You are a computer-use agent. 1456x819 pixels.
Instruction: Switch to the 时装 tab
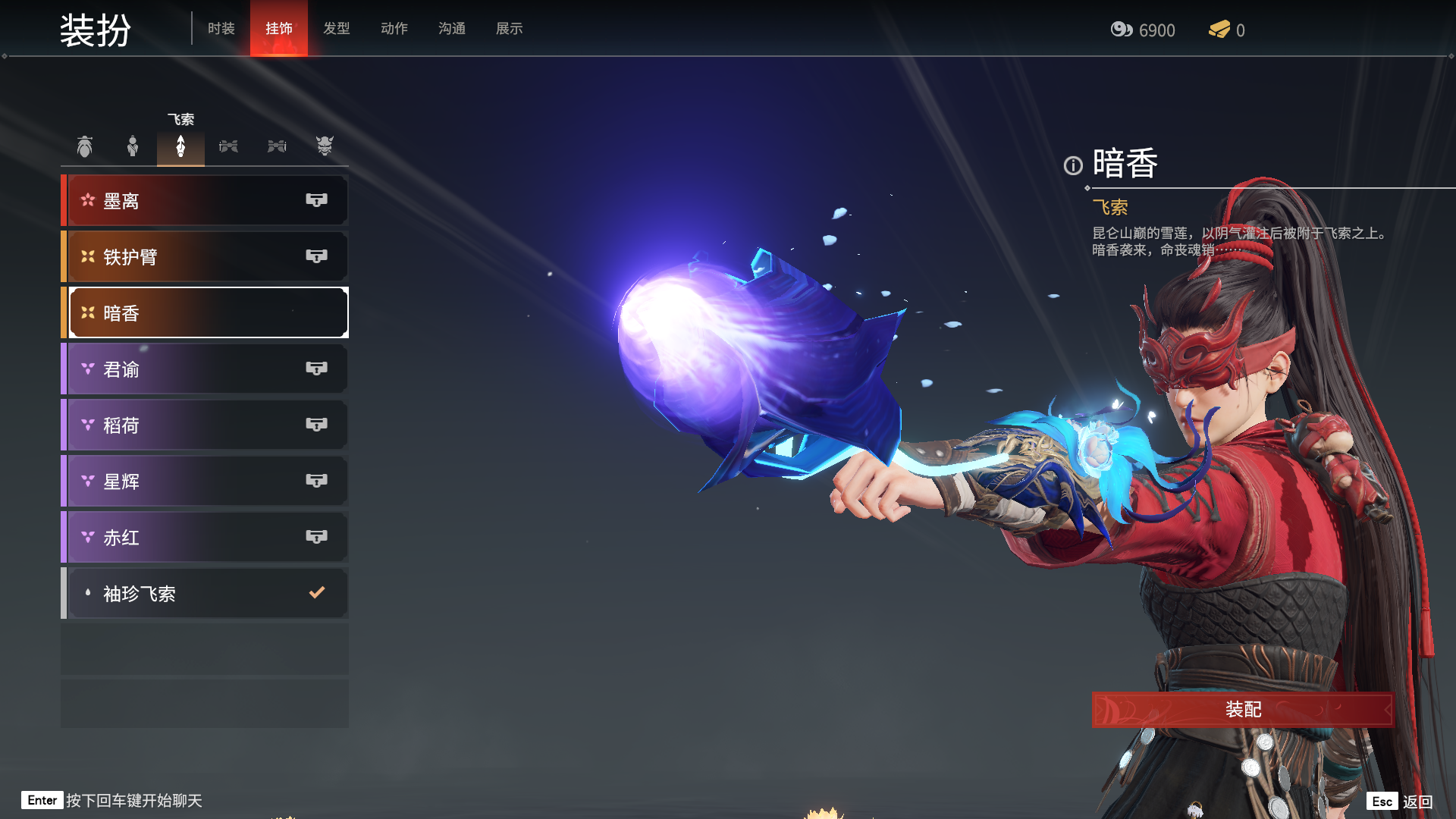221,29
